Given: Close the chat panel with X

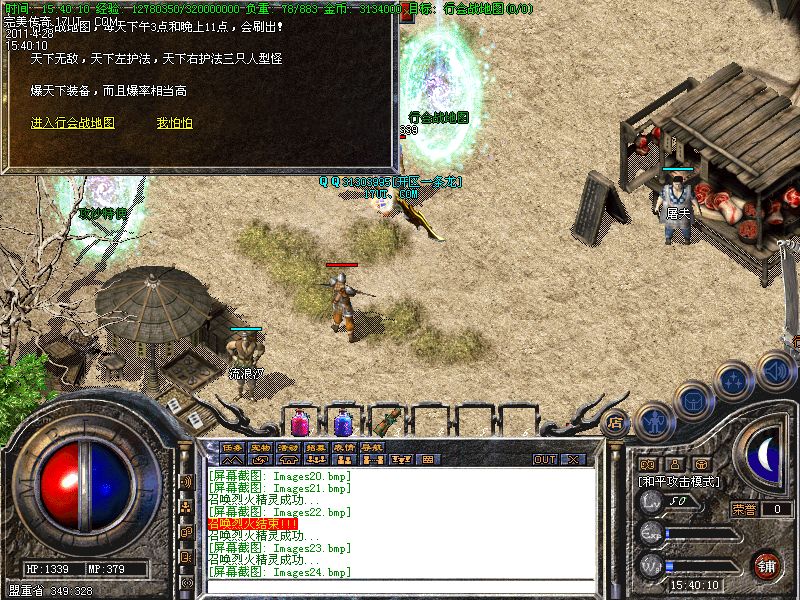Looking at the screenshot, I should coord(573,460).
